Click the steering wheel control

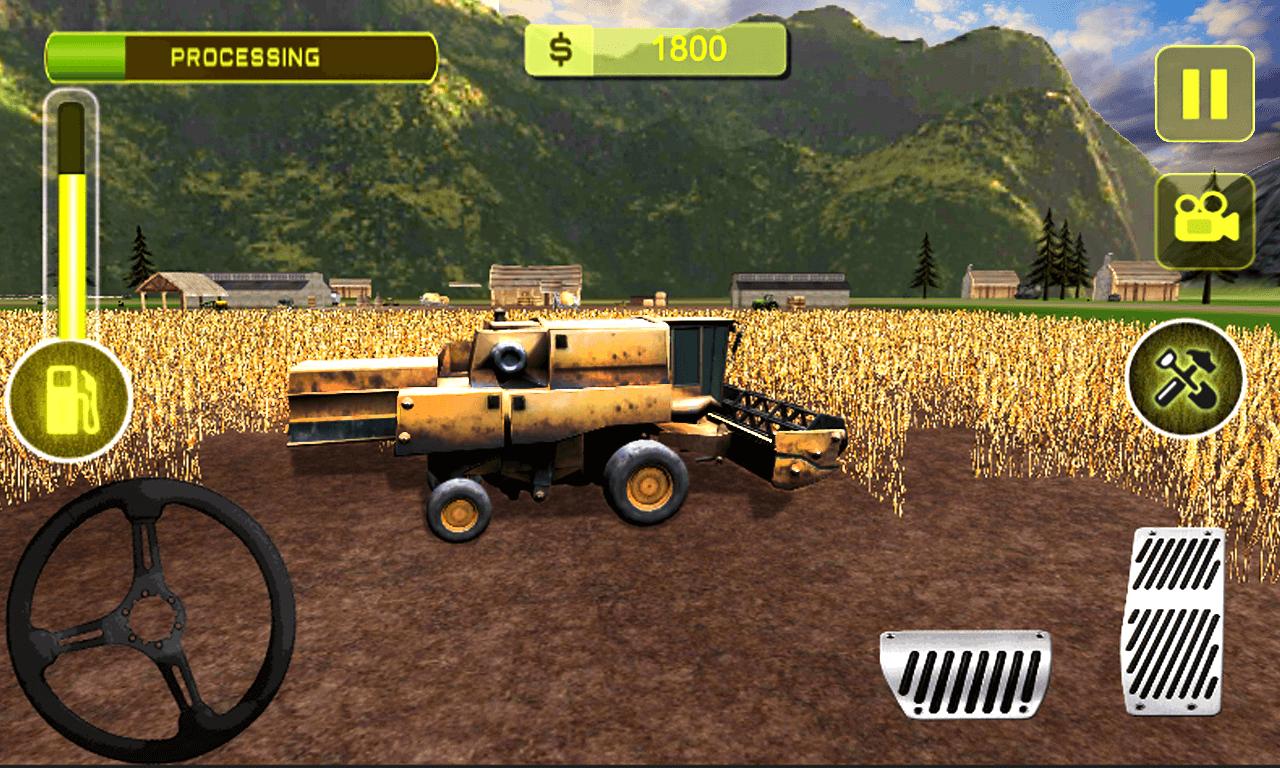(x=151, y=620)
